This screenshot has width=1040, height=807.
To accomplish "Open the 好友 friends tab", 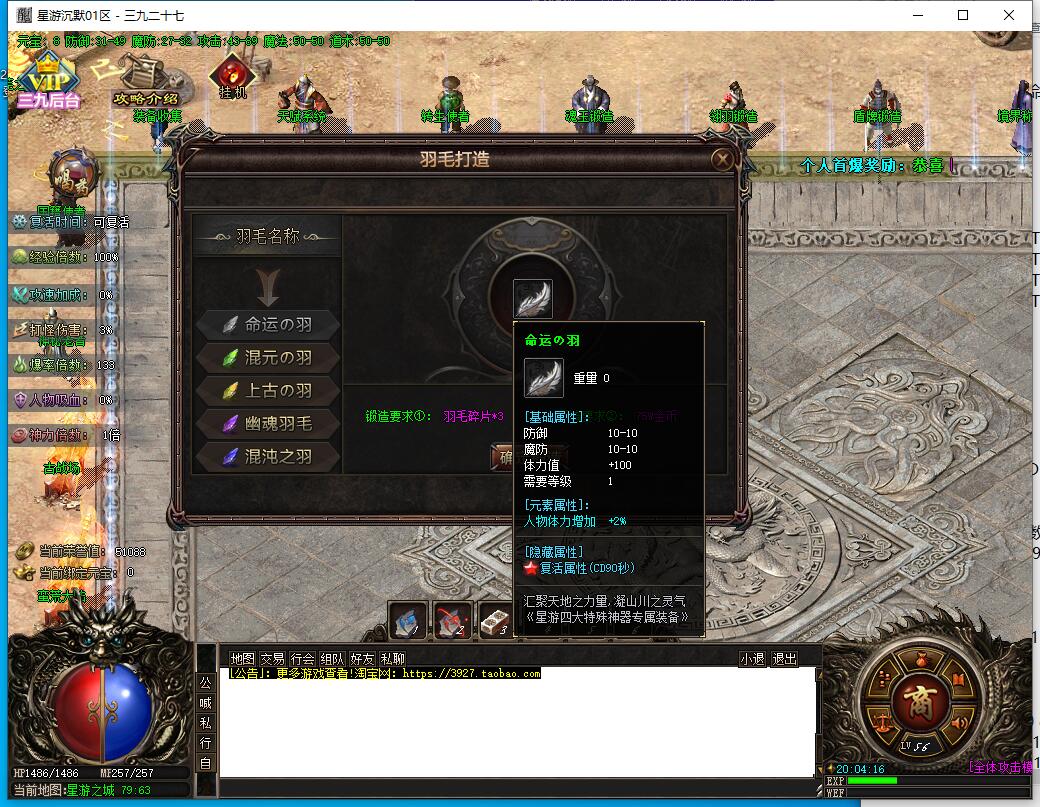I will click(x=362, y=659).
